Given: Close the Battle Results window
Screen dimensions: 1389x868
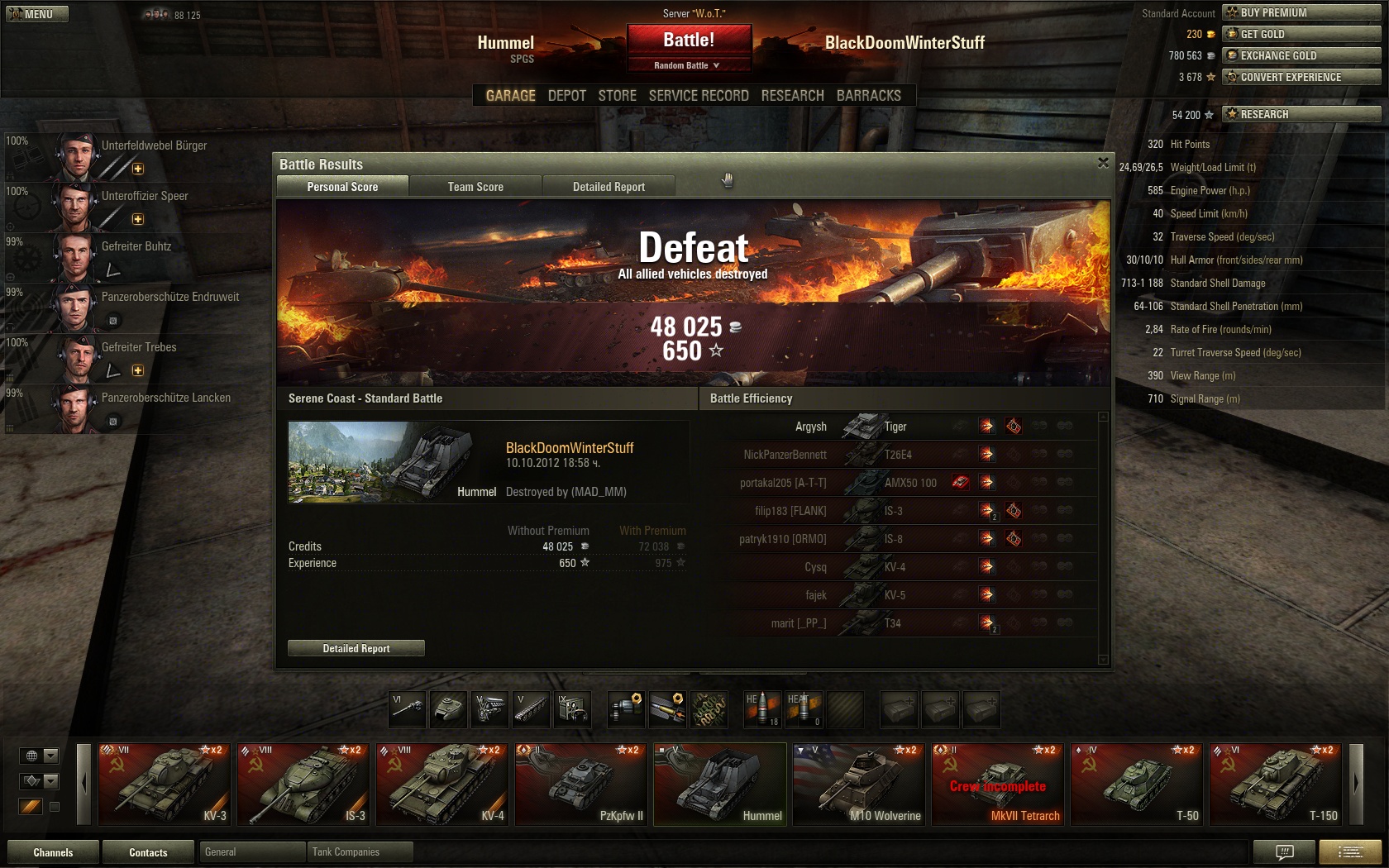Looking at the screenshot, I should 1103,163.
